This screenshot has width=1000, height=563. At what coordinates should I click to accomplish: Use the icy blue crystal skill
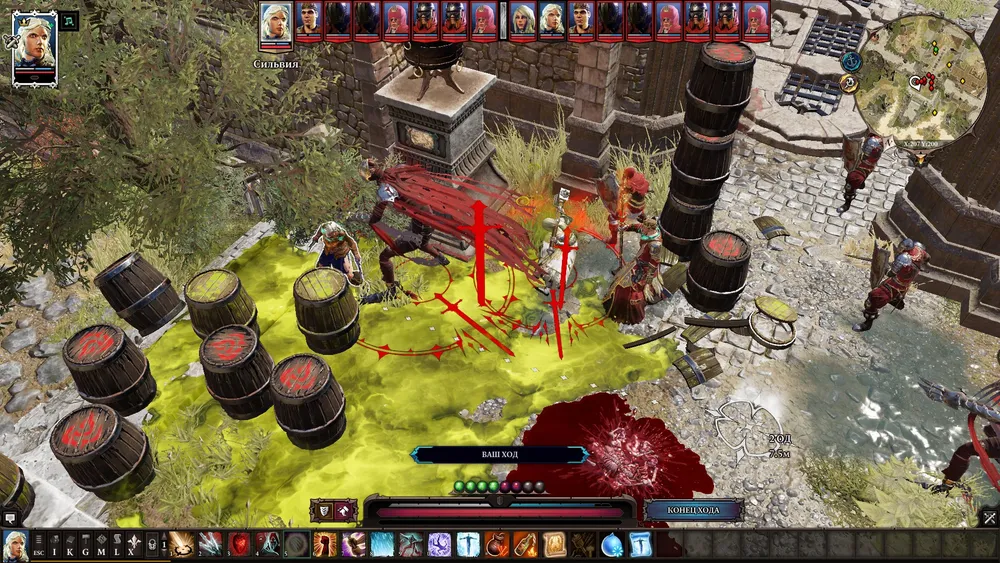pyautogui.click(x=383, y=545)
